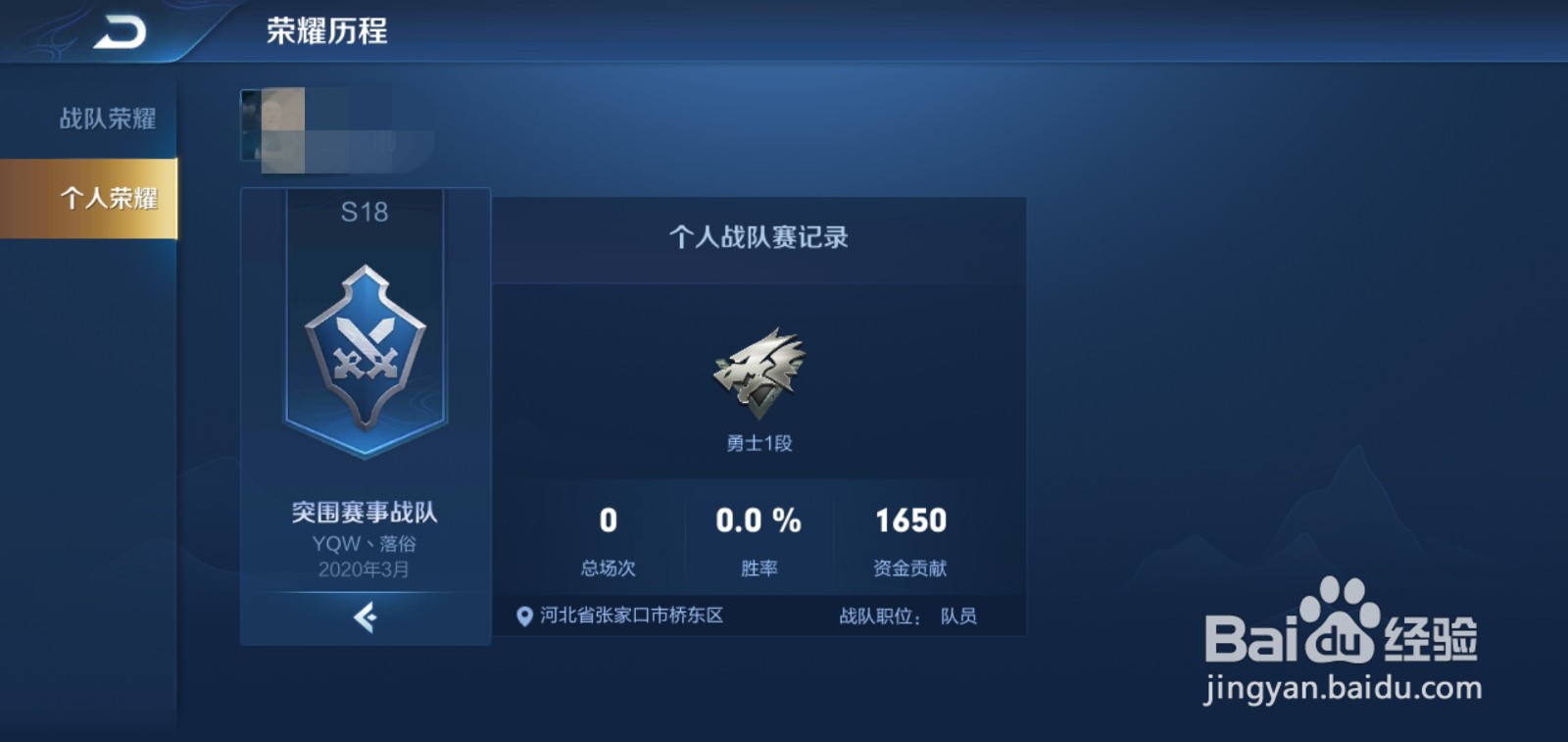1568x742 pixels.
Task: Click the Baidu Jingyan paw logo
Action: point(1339,638)
